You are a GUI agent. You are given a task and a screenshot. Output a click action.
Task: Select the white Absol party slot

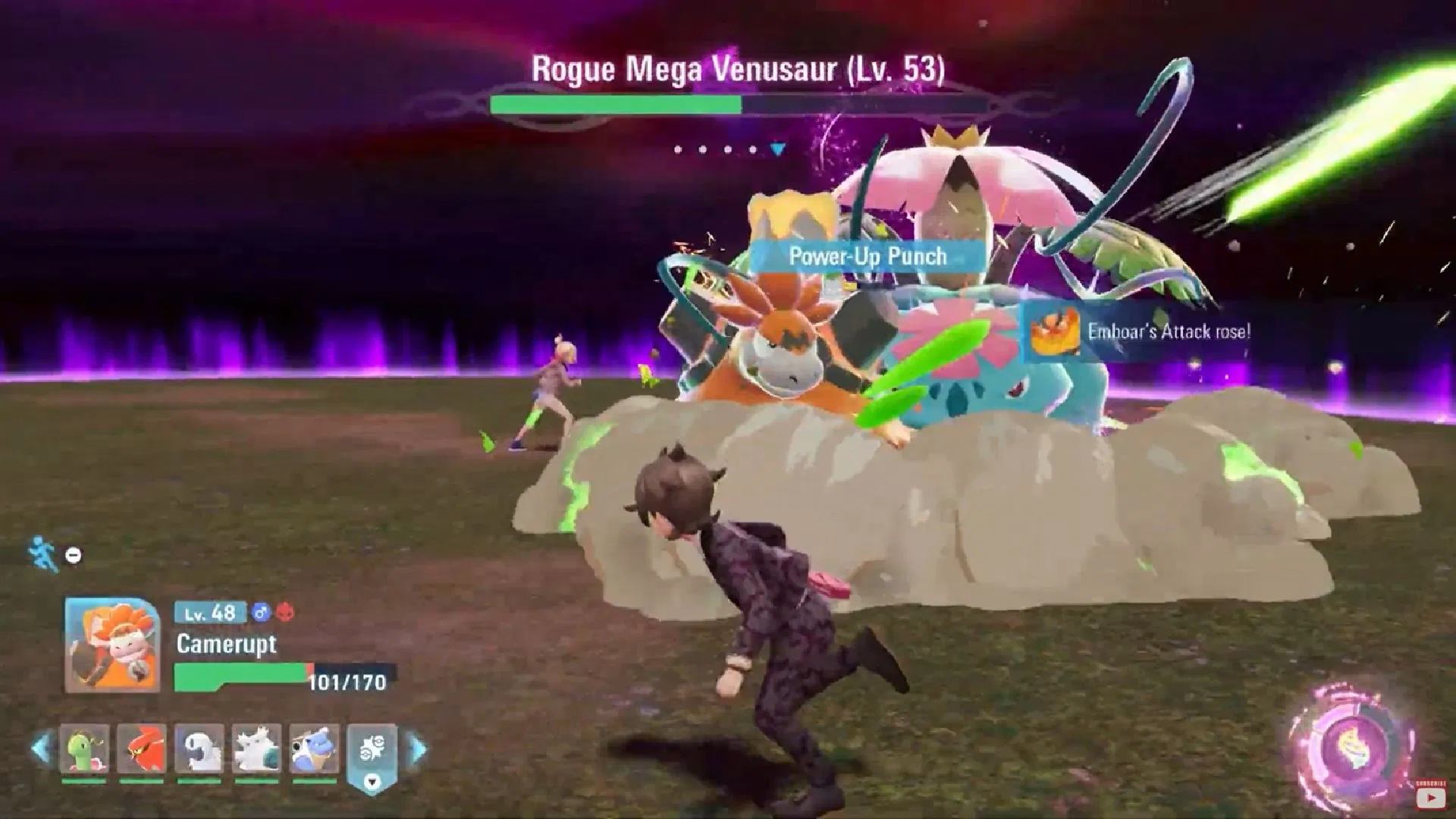pos(199,748)
